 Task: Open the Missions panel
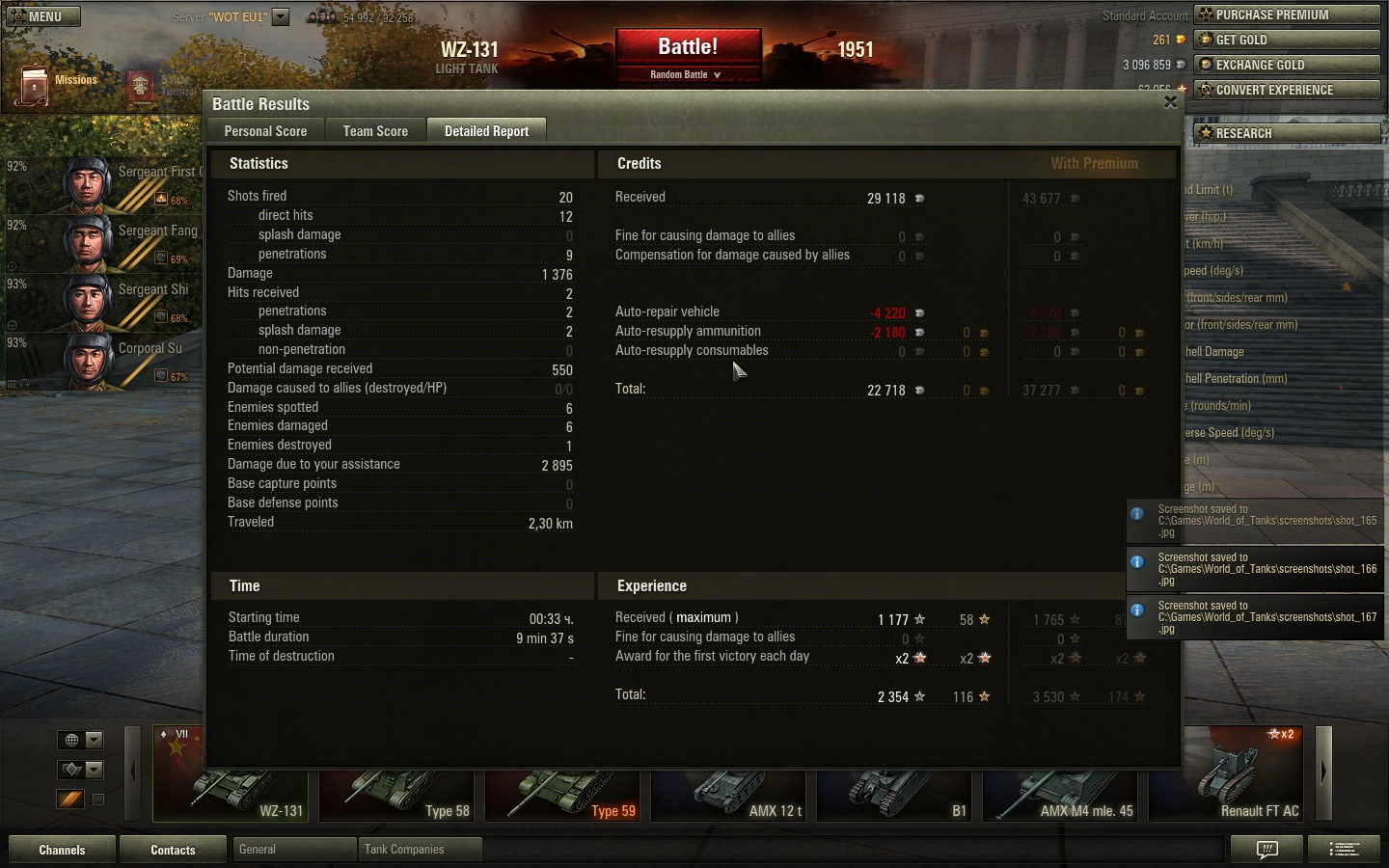58,82
